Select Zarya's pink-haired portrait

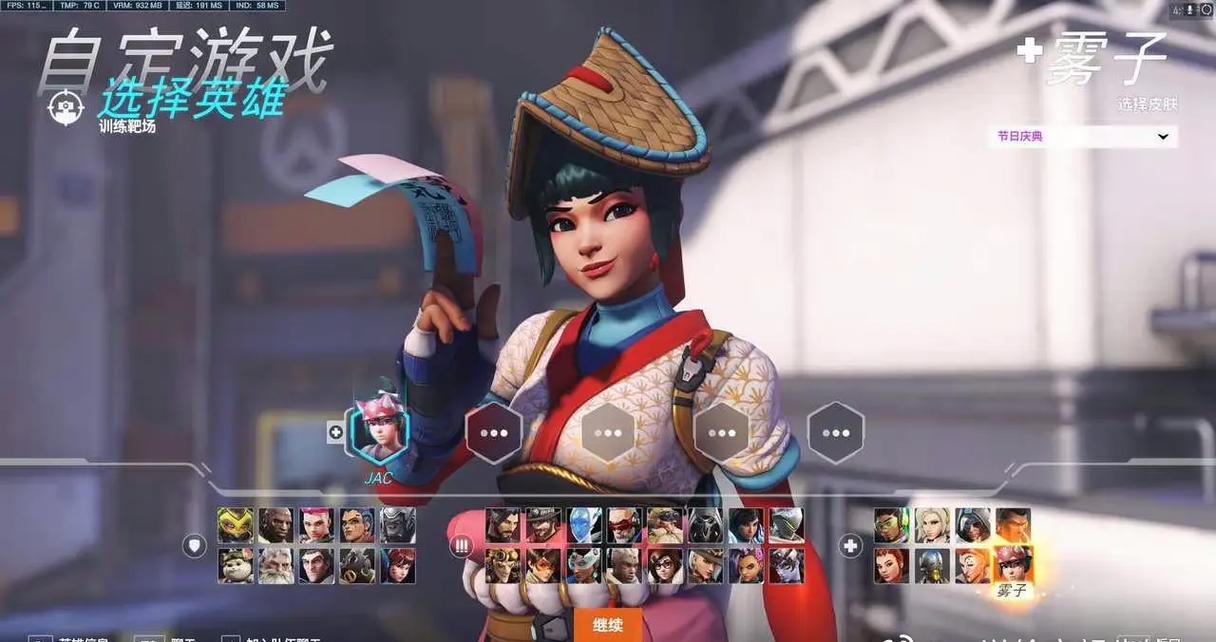tap(316, 526)
